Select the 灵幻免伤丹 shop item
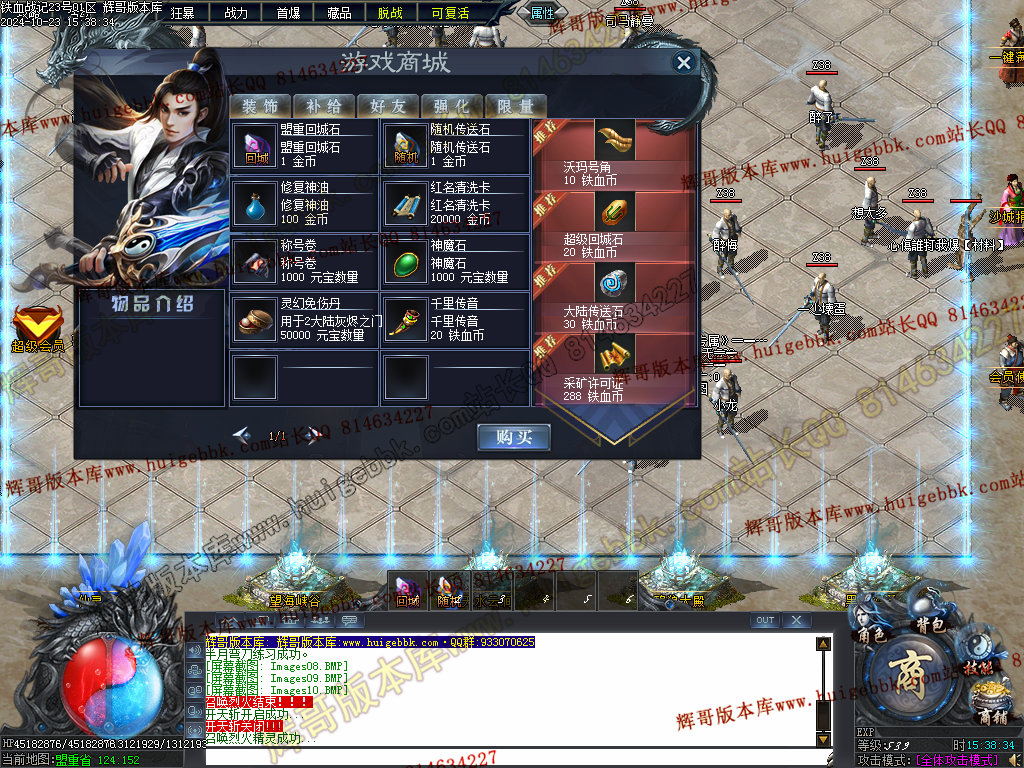The width and height of the screenshot is (1024, 768). point(304,321)
